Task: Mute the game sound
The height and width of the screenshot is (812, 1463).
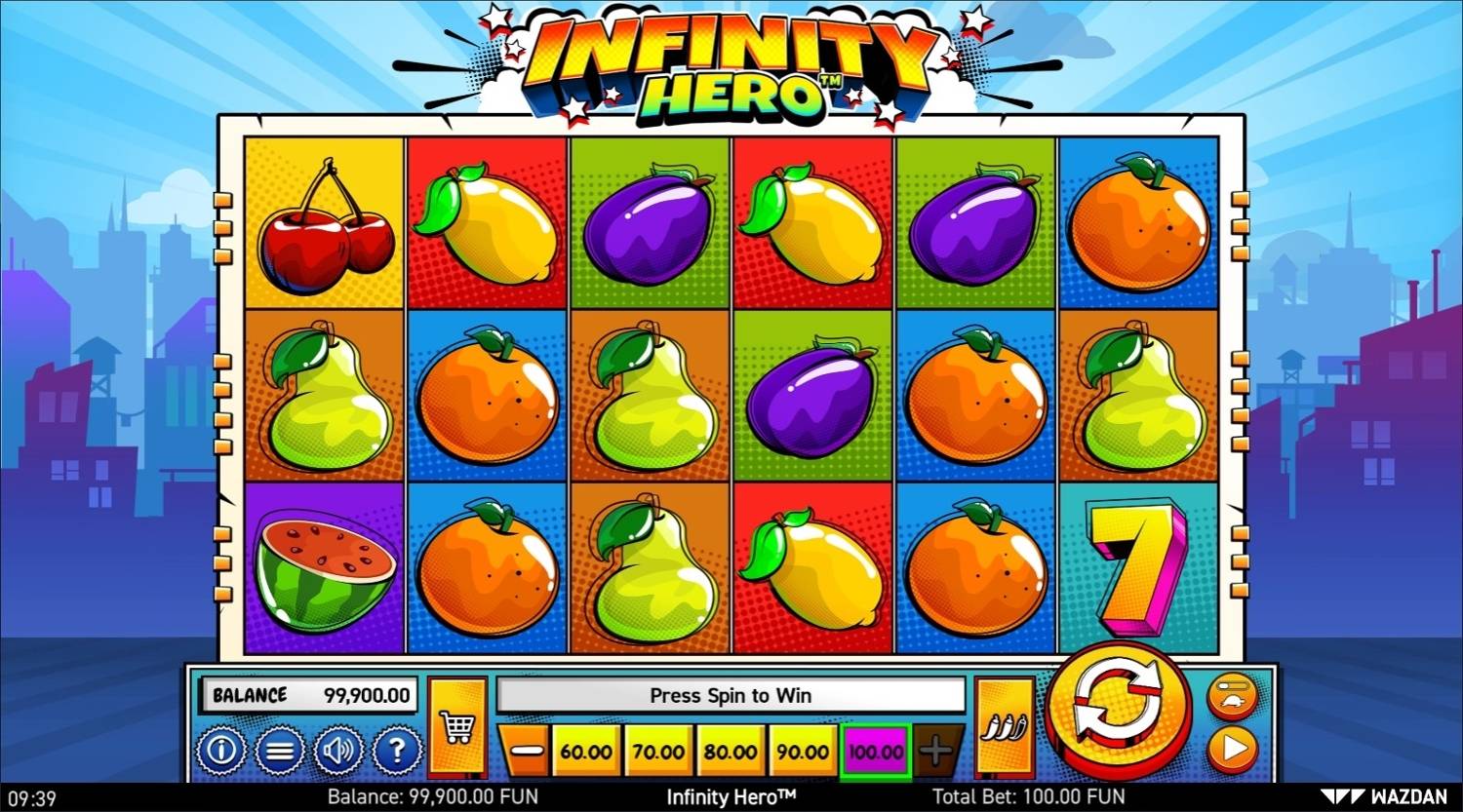Action: pyautogui.click(x=337, y=751)
